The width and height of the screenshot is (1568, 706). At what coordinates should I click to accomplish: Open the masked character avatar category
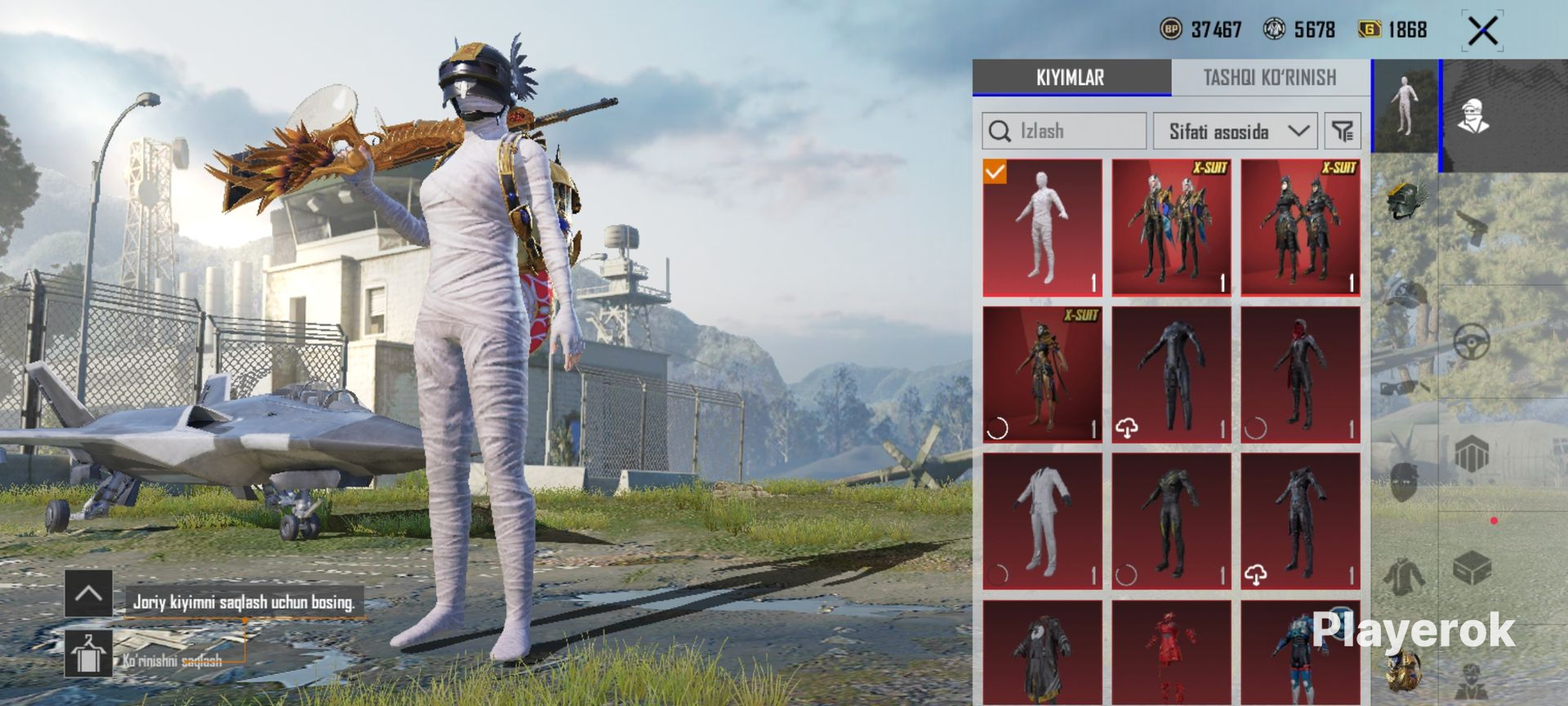(x=1473, y=116)
